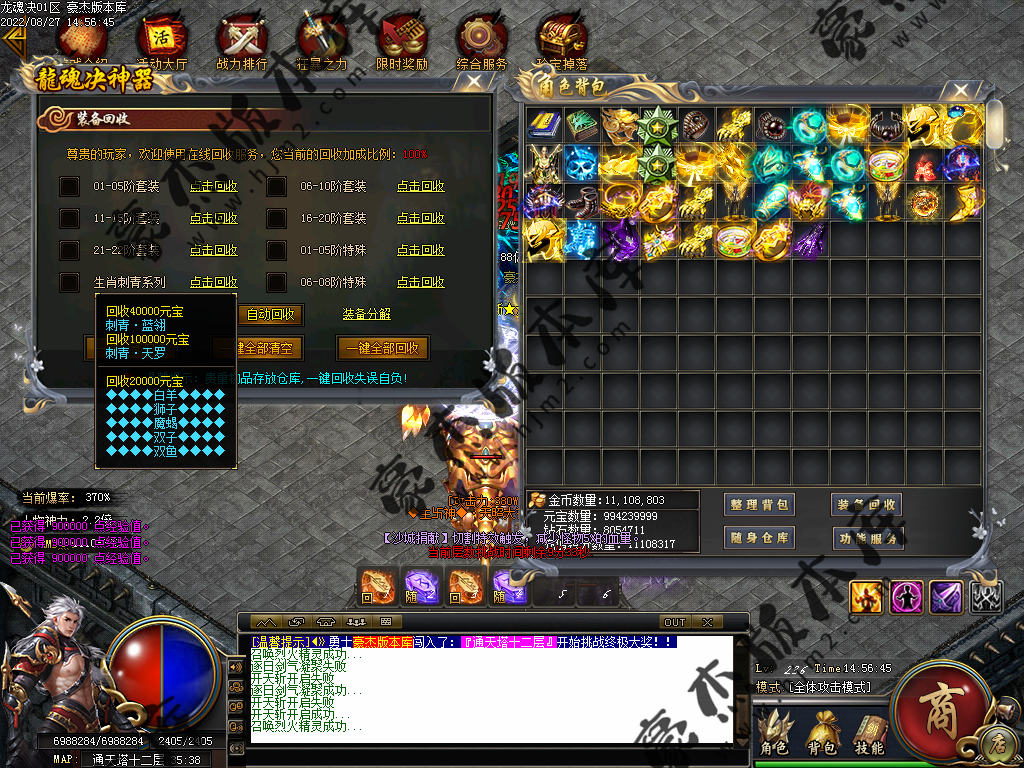
Task: Open the 战力排行 ranking icon
Action: tap(242, 44)
